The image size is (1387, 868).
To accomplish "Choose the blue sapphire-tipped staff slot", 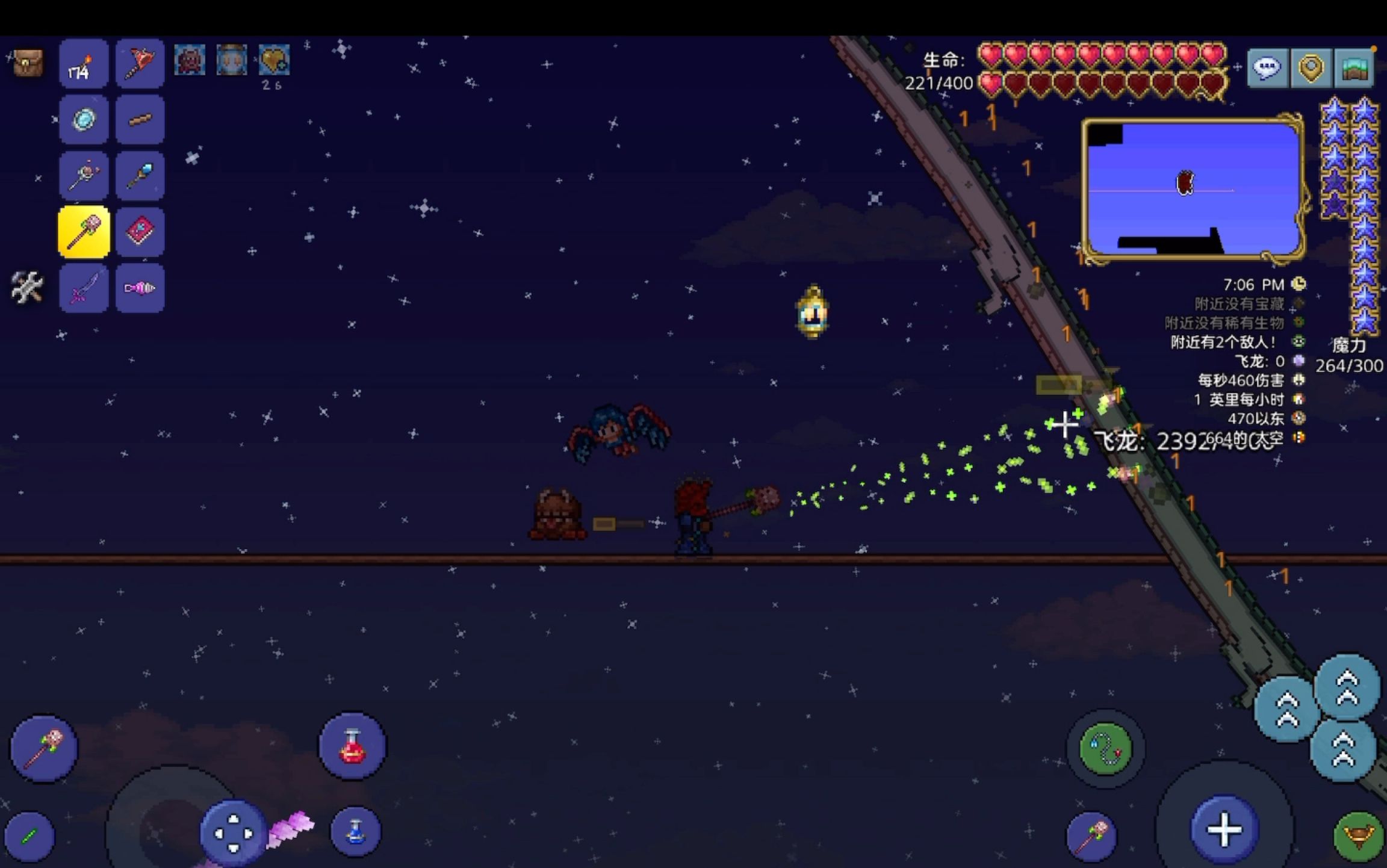I will pos(139,175).
